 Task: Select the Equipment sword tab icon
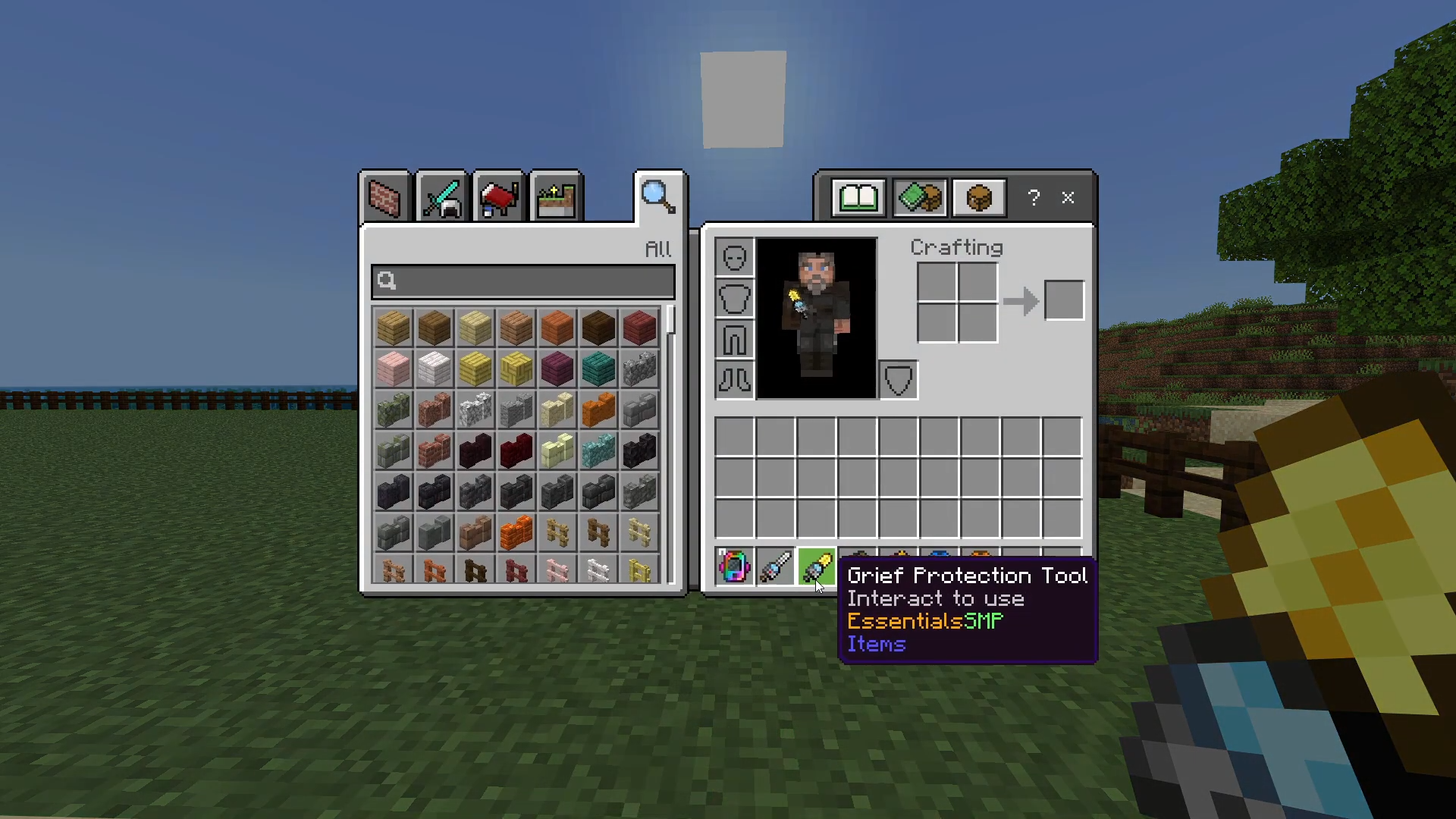(441, 196)
